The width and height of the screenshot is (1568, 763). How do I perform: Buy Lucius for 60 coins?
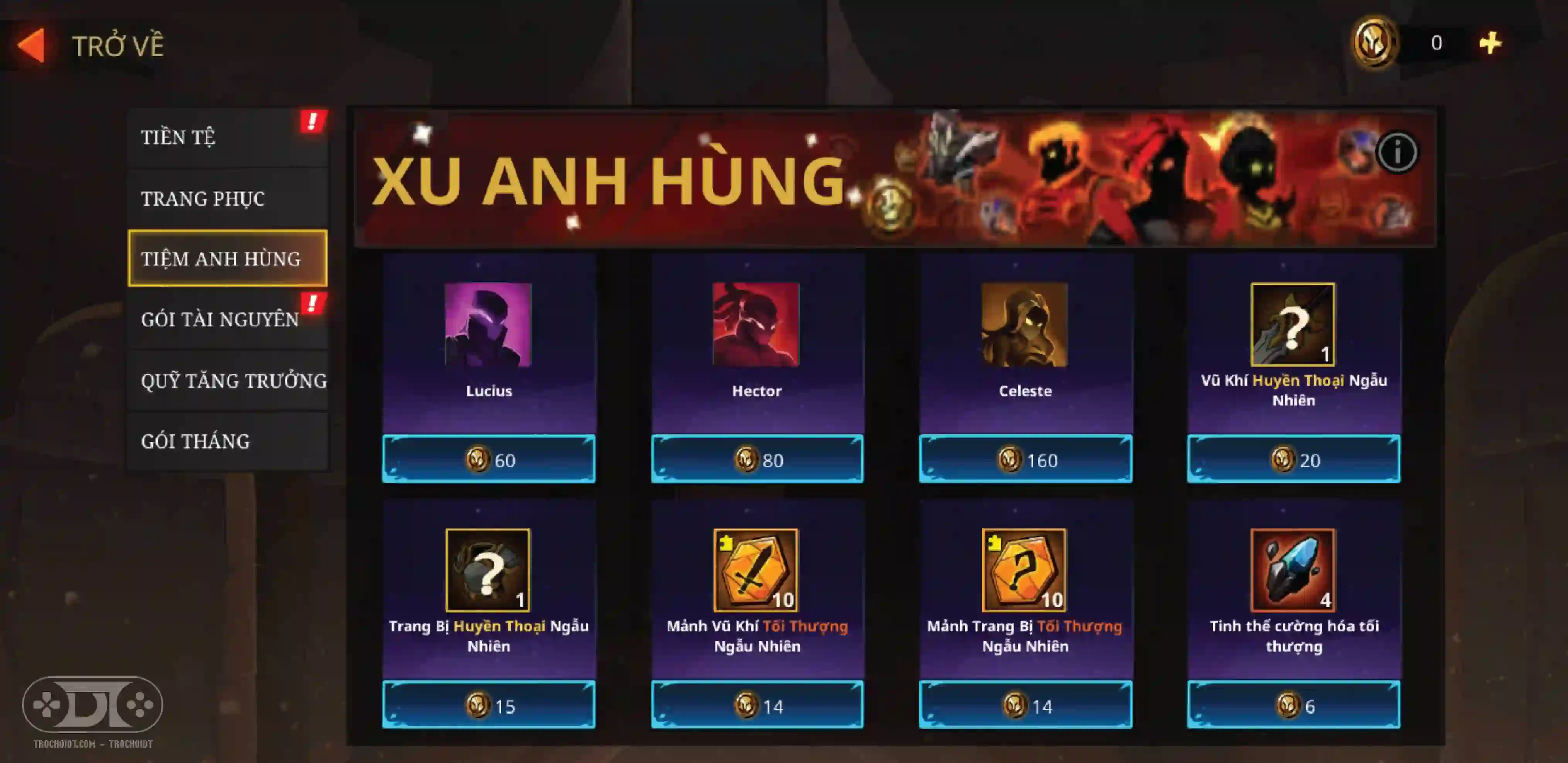click(x=489, y=460)
